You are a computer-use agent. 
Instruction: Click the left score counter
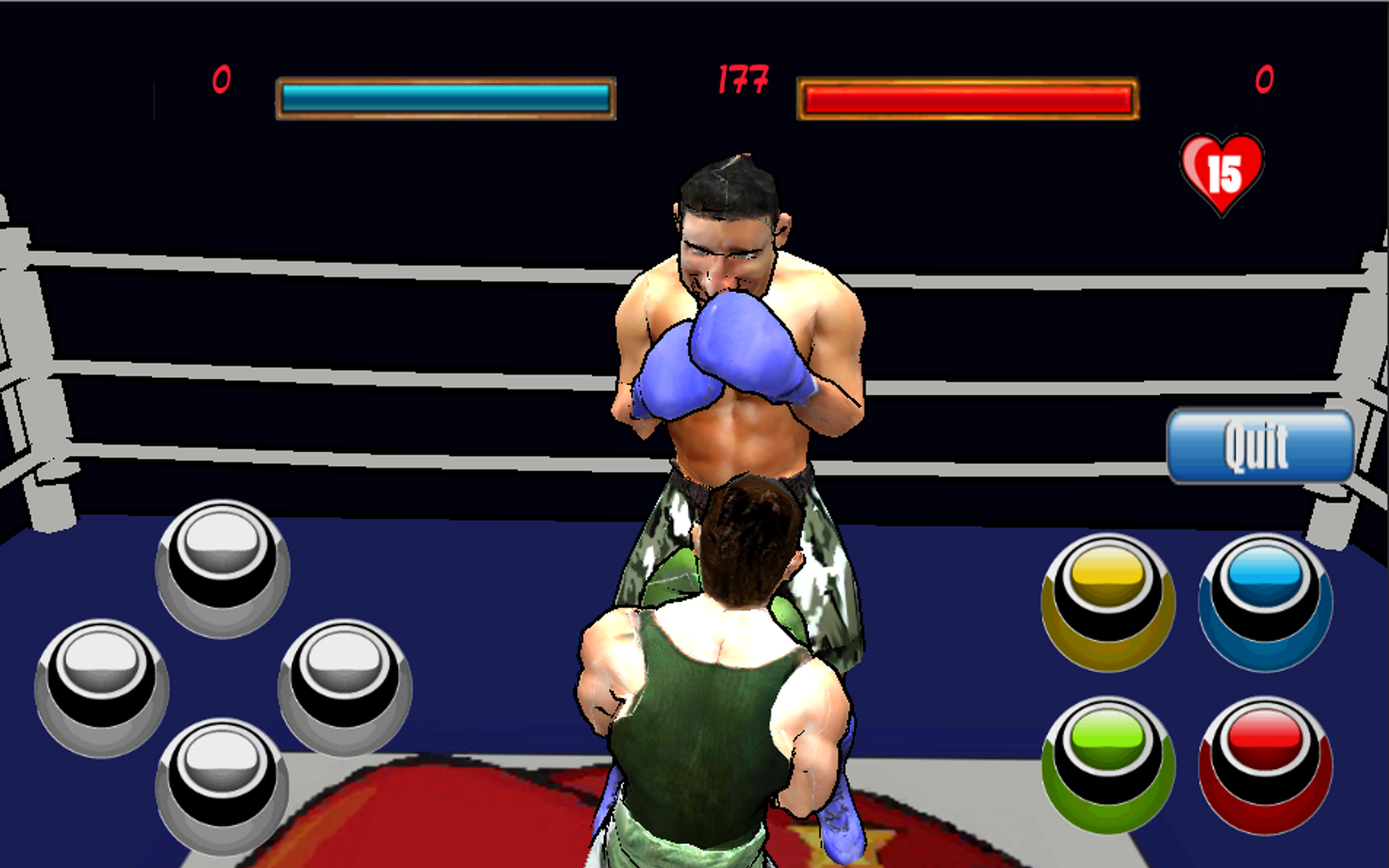pyautogui.click(x=222, y=78)
